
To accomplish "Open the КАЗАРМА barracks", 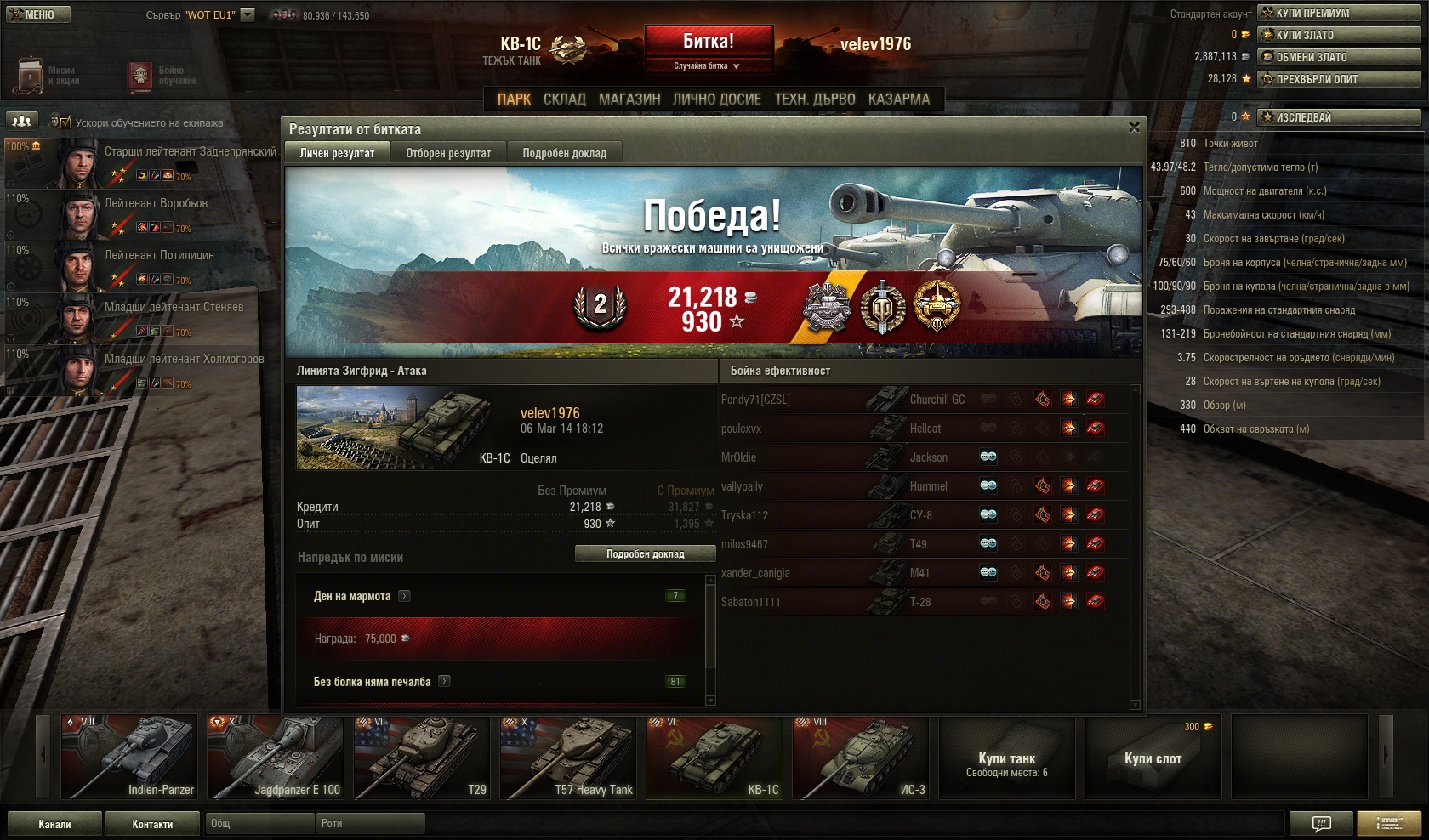I will point(898,99).
